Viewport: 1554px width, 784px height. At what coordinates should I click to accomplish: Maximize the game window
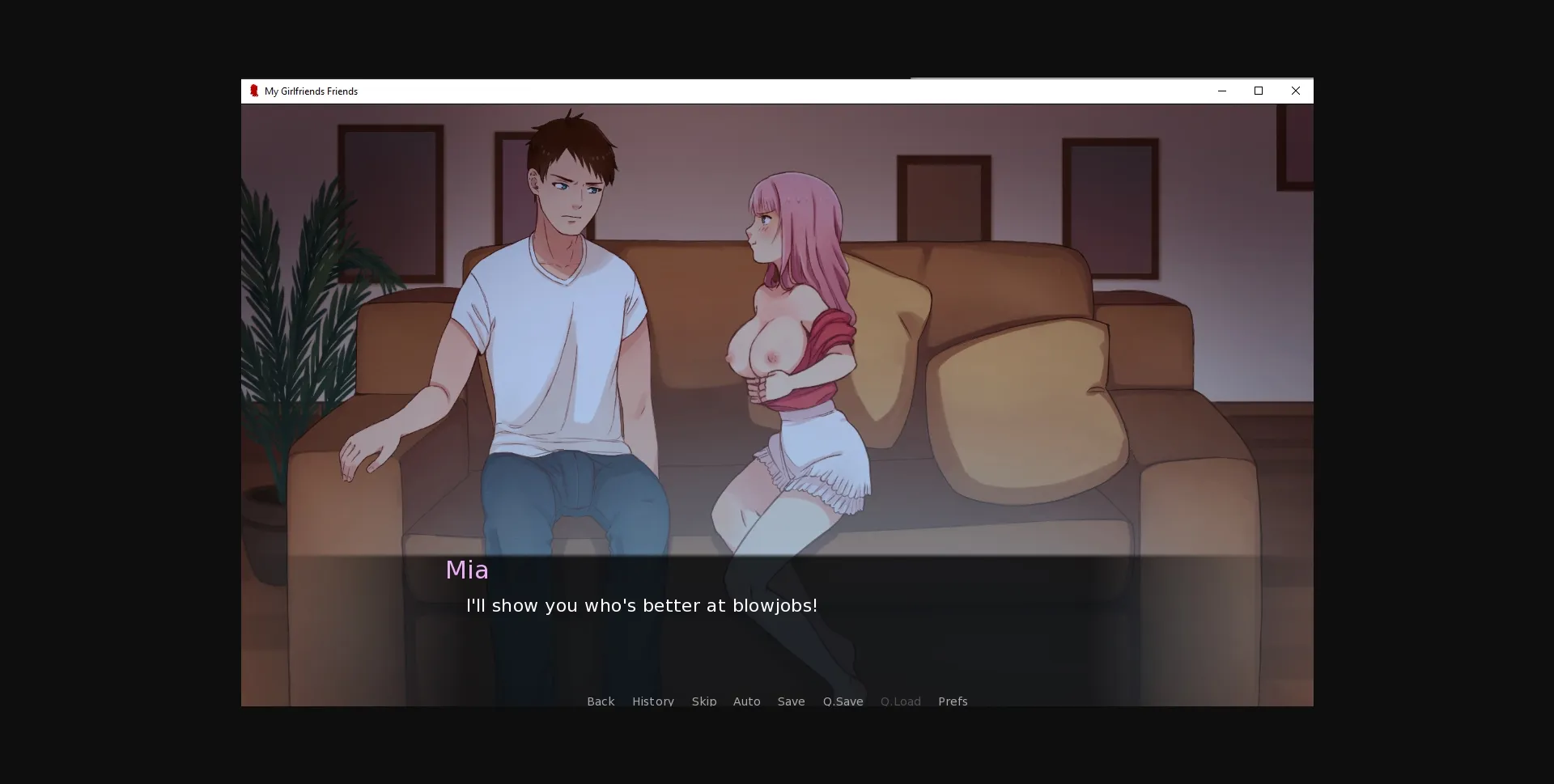point(1259,91)
